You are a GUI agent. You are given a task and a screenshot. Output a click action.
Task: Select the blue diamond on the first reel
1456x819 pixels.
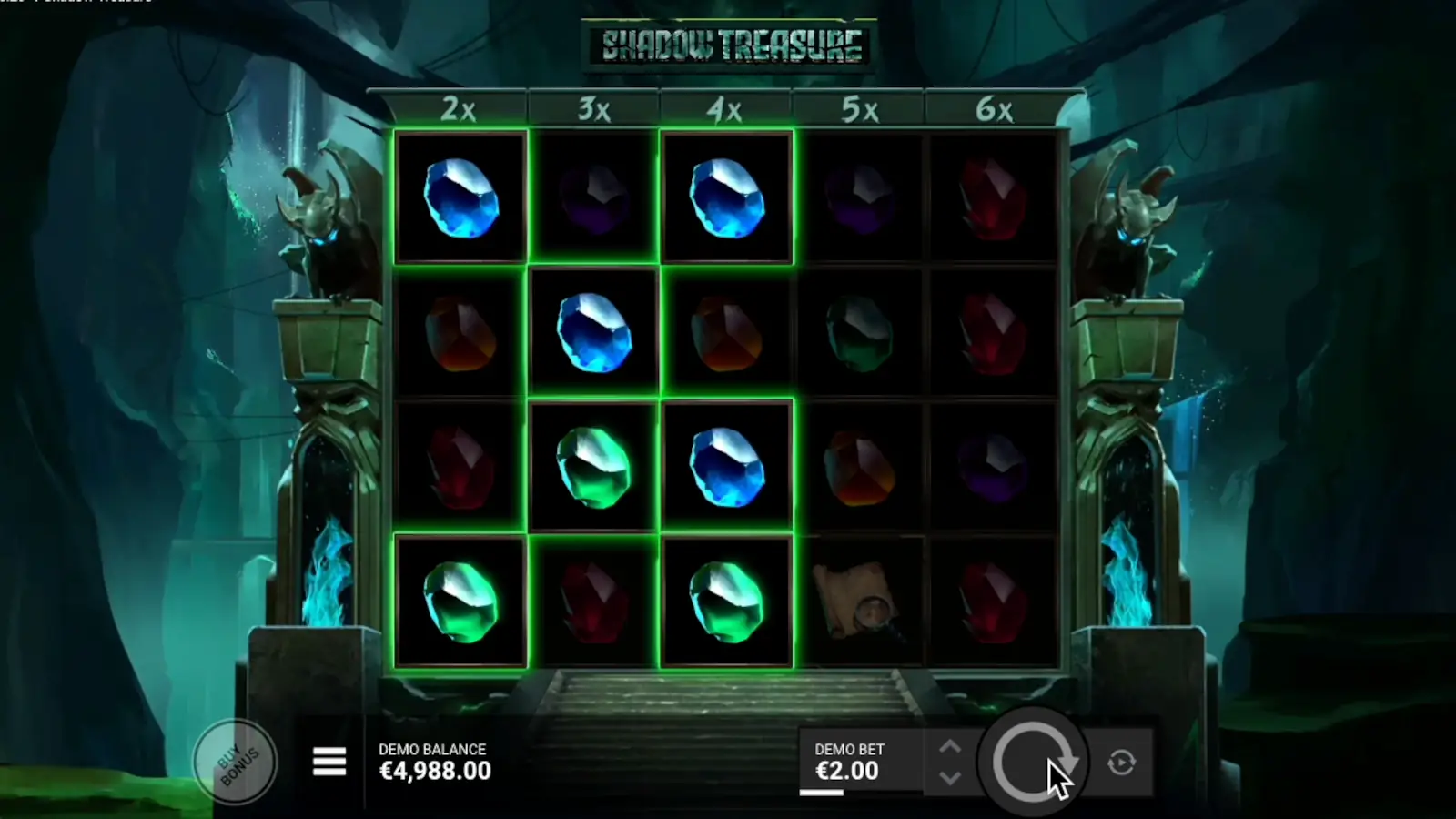click(x=460, y=198)
